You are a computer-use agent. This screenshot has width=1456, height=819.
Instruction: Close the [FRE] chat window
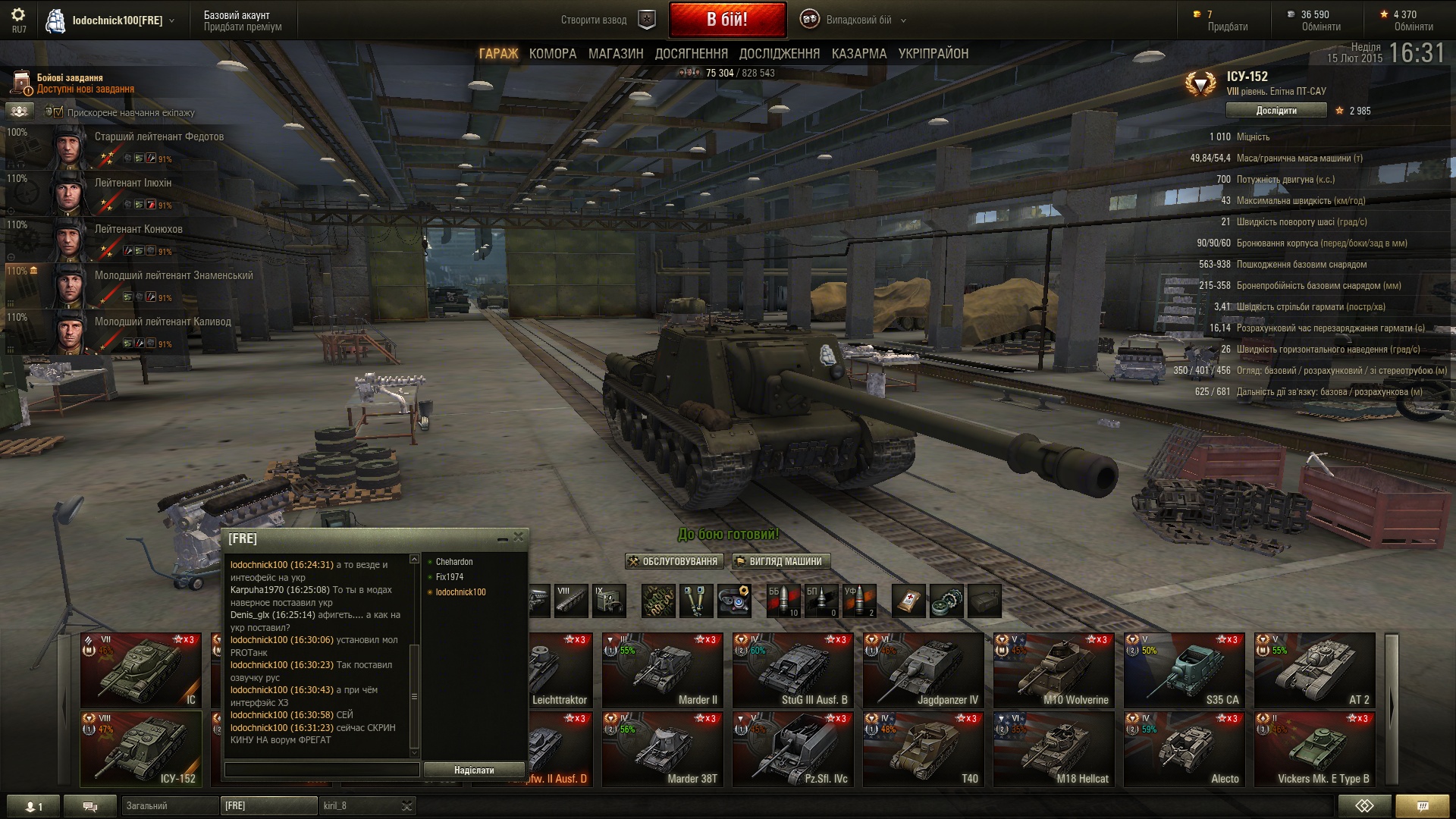[519, 537]
